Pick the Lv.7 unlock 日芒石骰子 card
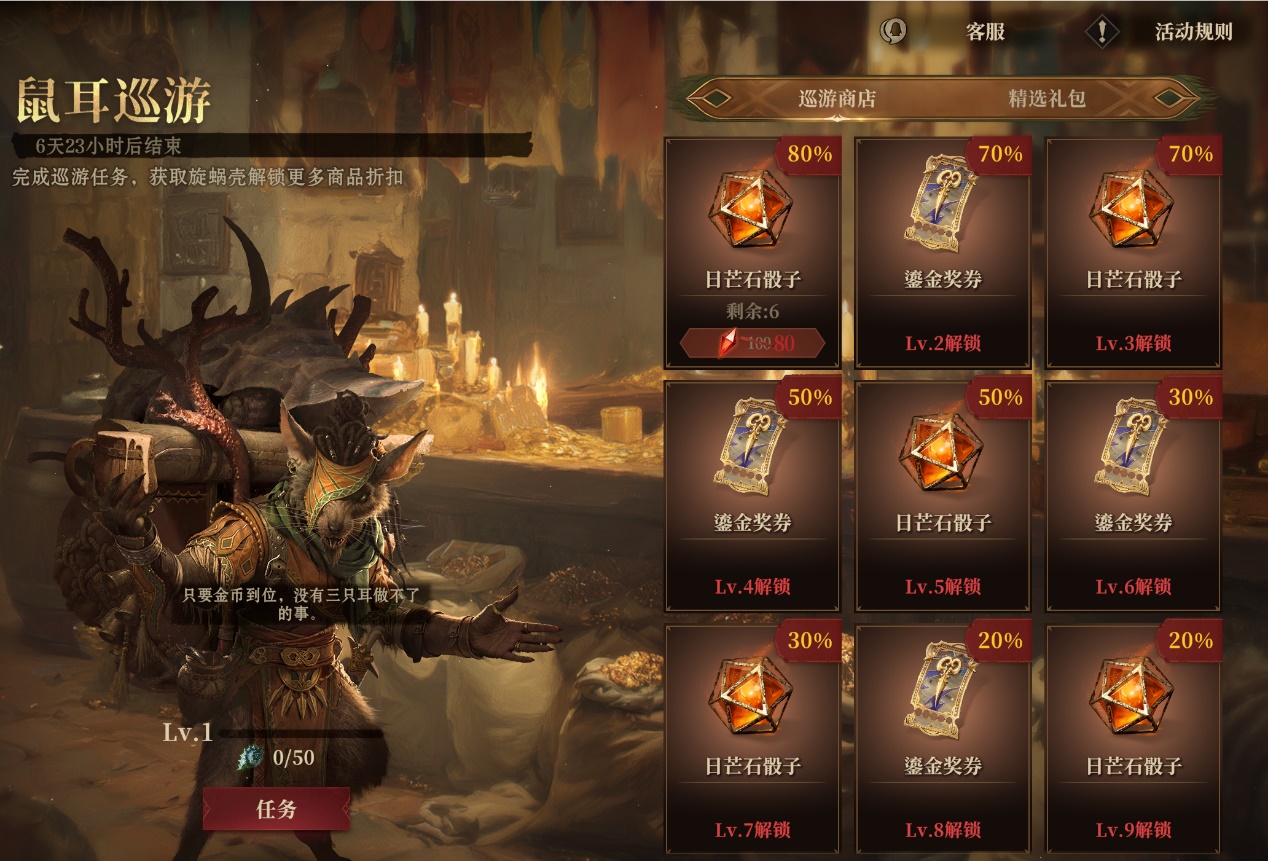Viewport: 1268px width, 861px height. [752, 738]
